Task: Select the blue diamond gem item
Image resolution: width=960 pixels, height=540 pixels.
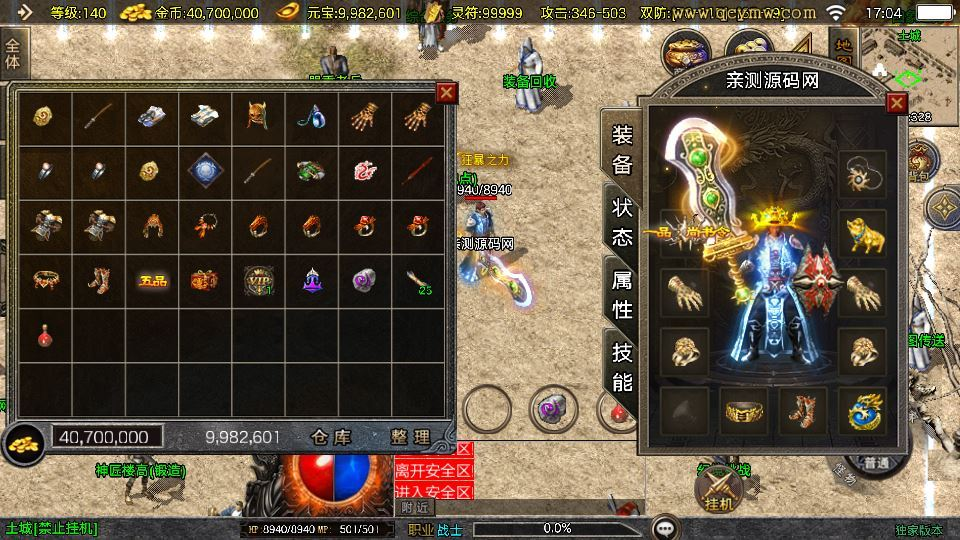Action: coord(205,171)
